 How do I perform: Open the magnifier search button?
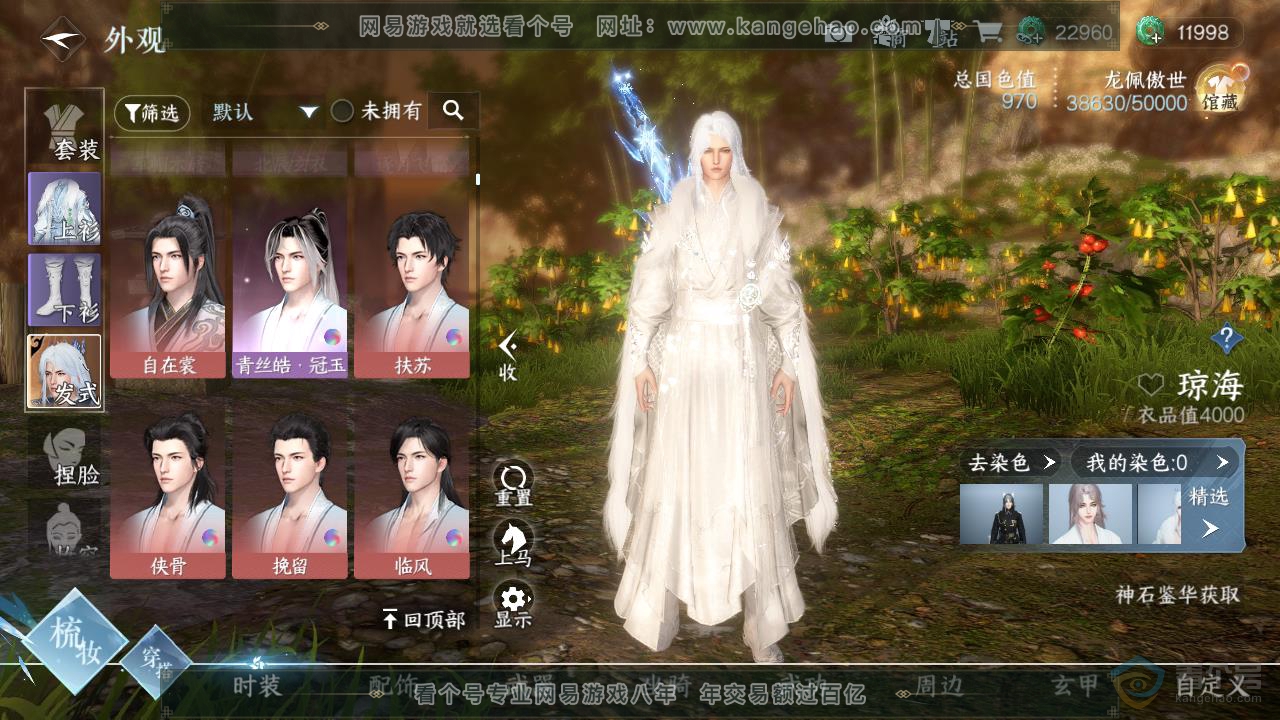coord(453,111)
